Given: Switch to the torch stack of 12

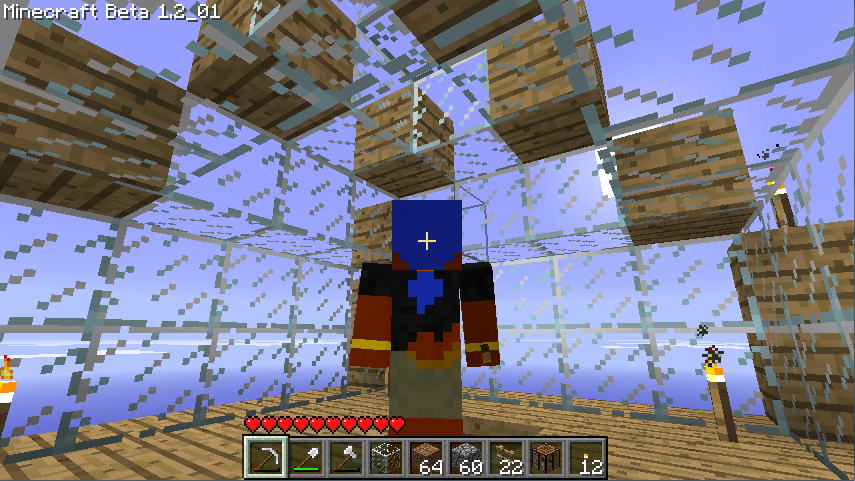Looking at the screenshot, I should click(x=585, y=459).
